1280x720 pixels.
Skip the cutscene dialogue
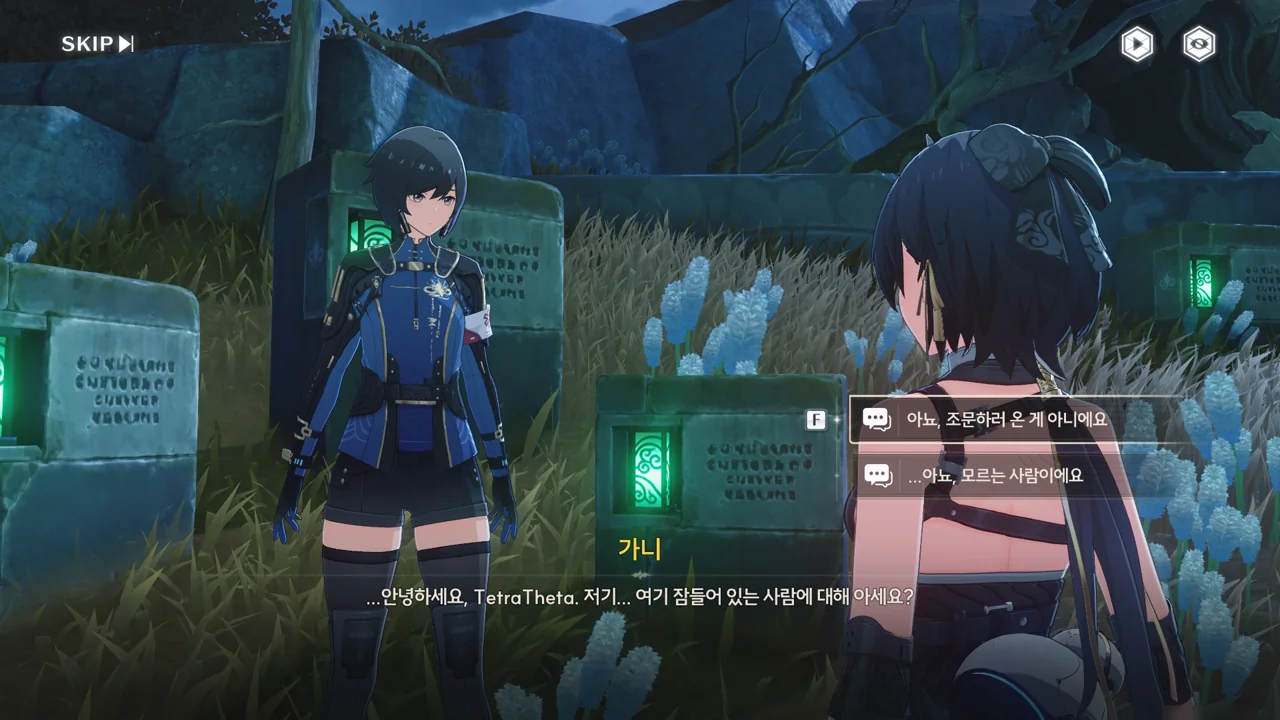coord(97,44)
